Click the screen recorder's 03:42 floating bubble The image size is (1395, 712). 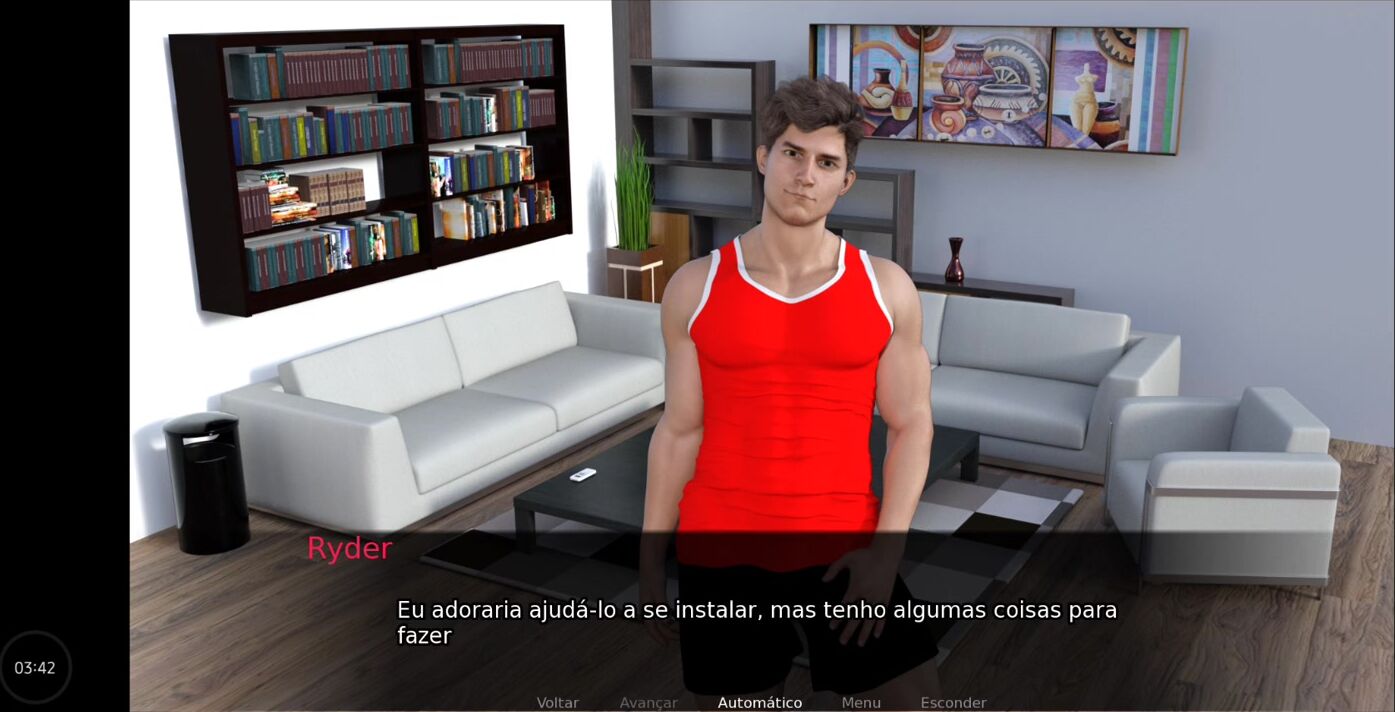tap(35, 667)
